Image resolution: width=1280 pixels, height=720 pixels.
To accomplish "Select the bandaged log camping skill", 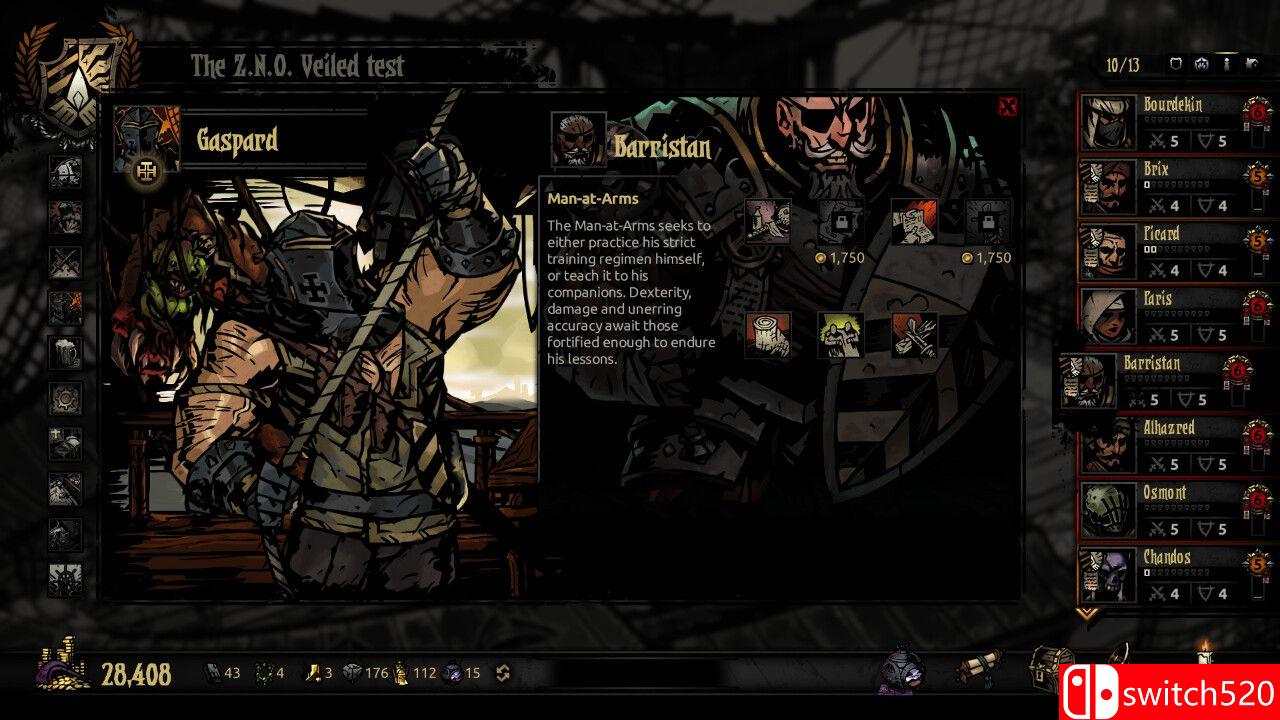I will pos(768,335).
